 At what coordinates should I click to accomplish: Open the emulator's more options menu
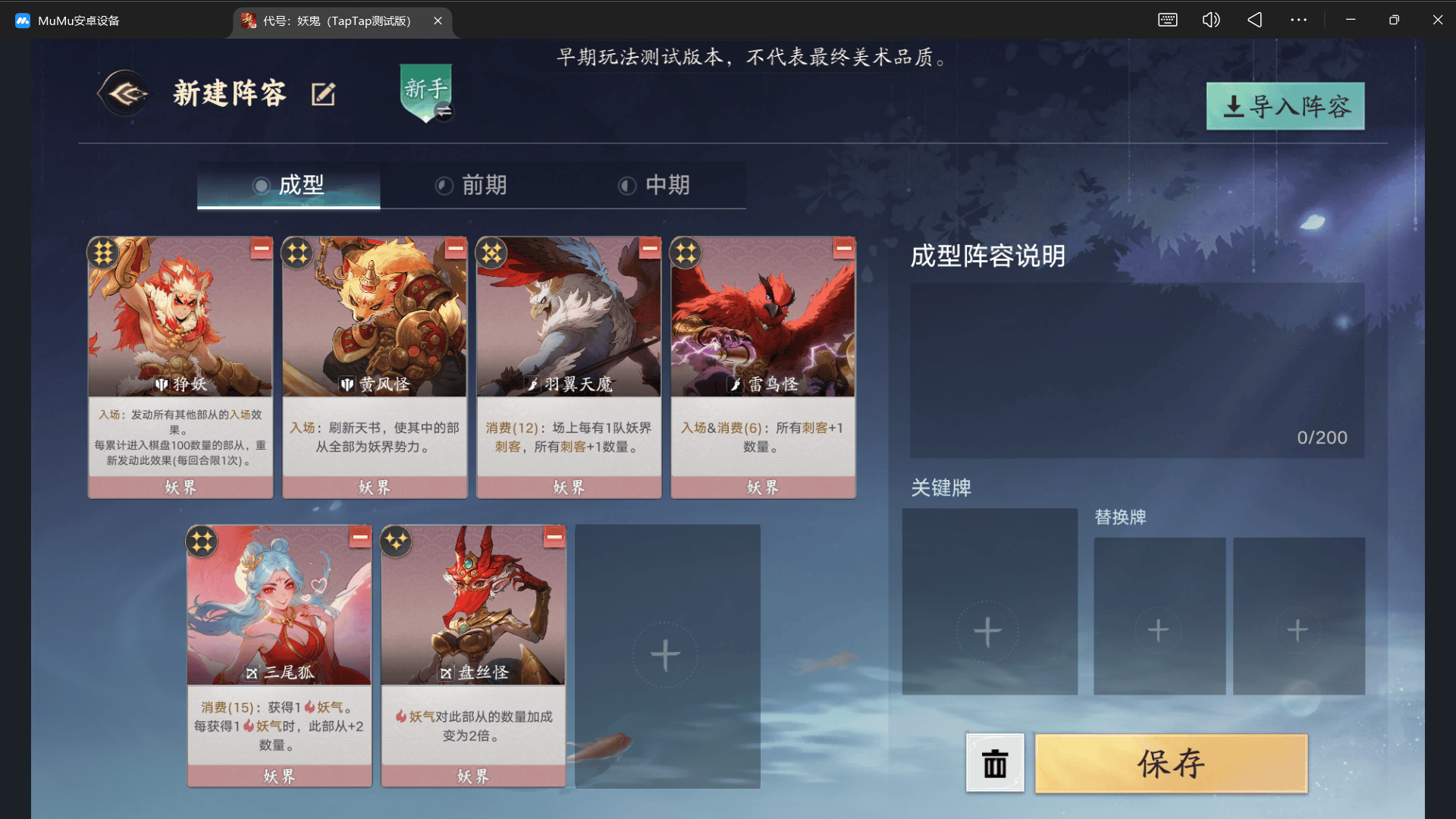click(1298, 20)
